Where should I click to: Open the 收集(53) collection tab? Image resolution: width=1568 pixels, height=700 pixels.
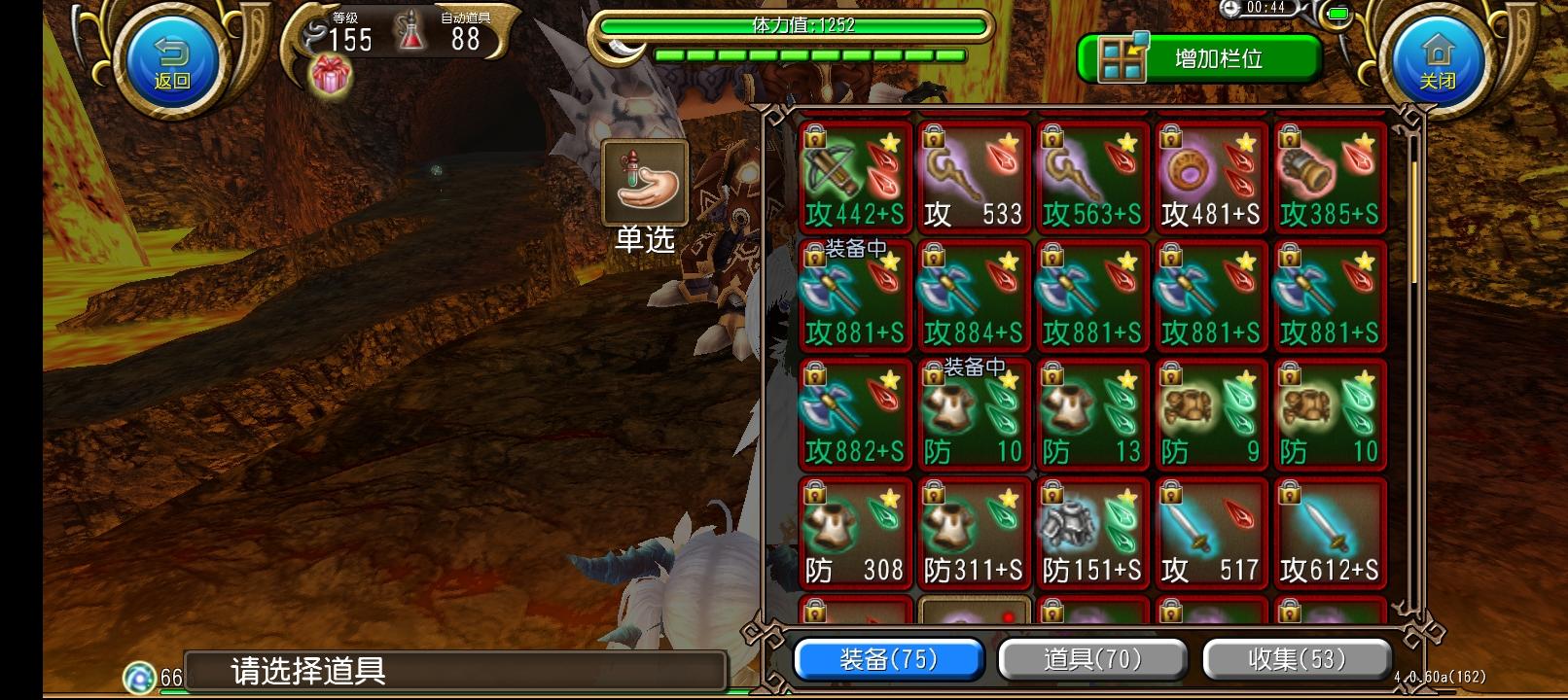(x=1298, y=659)
